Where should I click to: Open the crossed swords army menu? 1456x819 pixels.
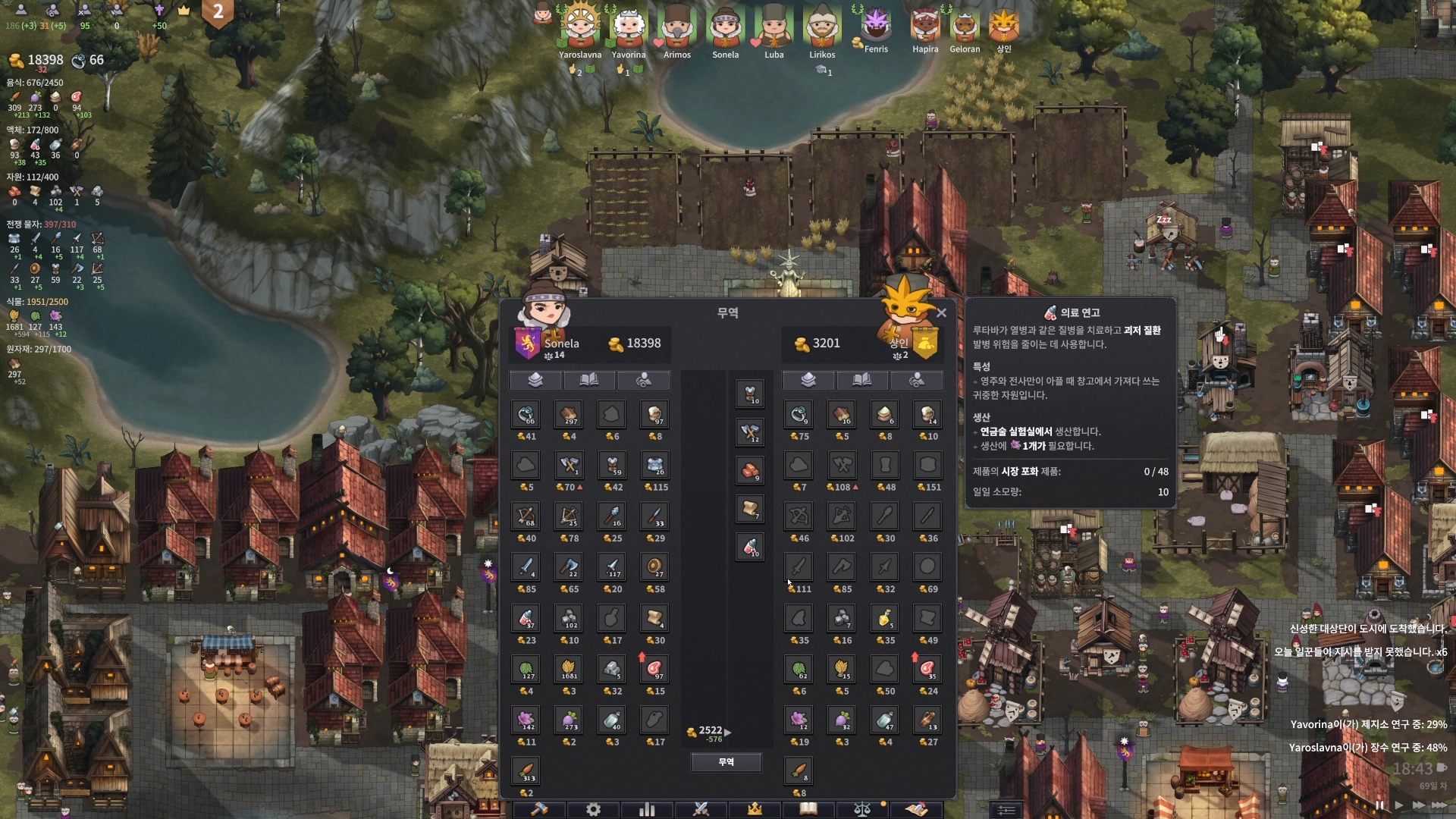coord(701,809)
